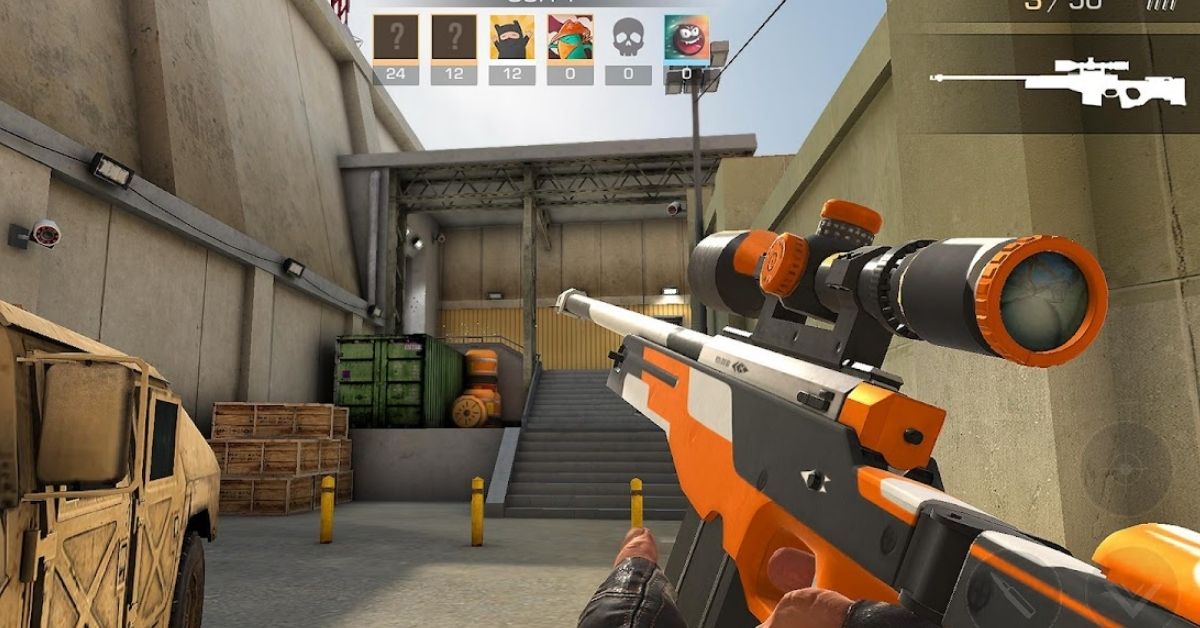The image size is (1200, 628).
Task: Select the black ninja player avatar
Action: point(512,38)
